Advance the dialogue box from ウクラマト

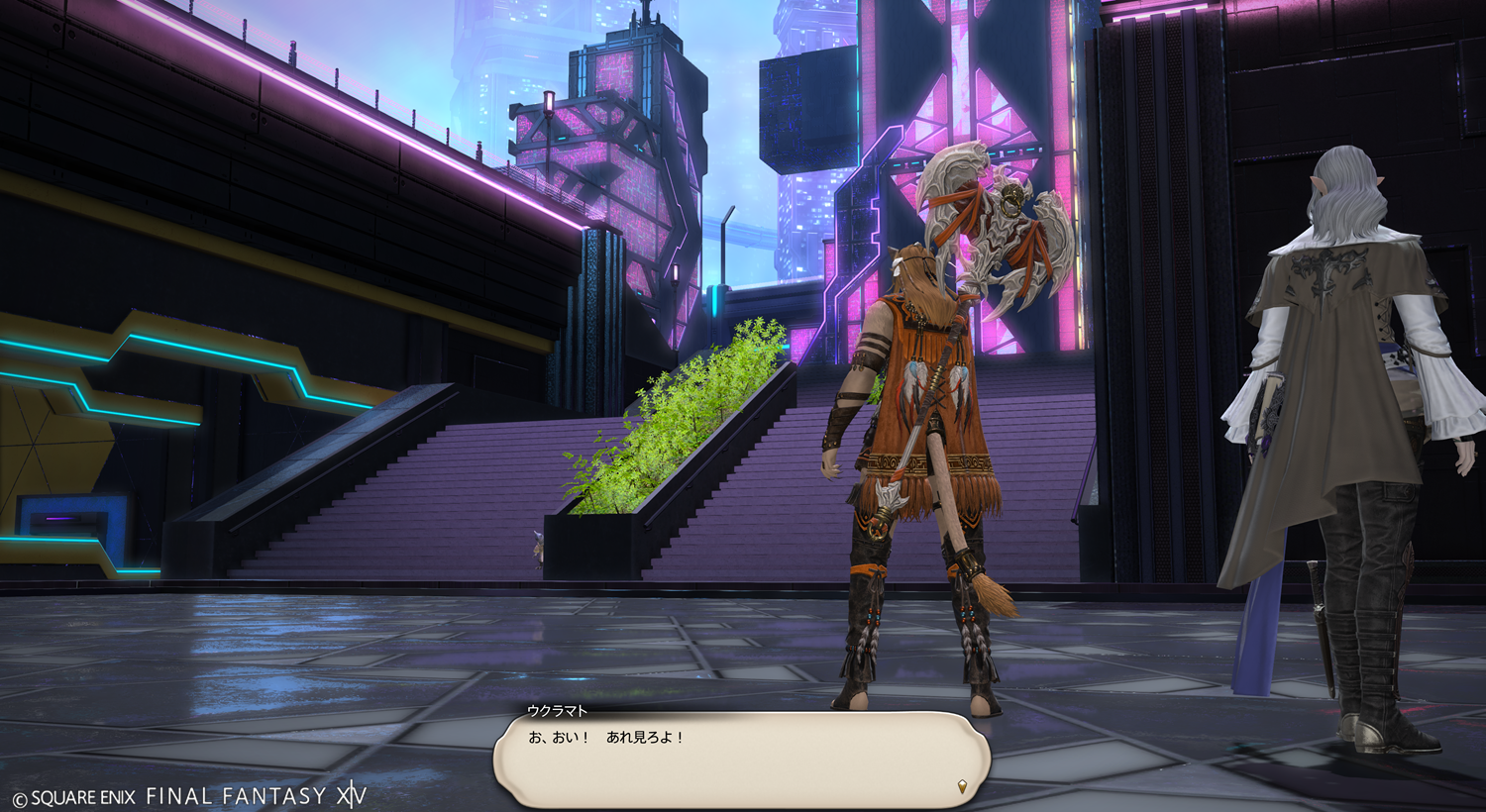tap(741, 759)
